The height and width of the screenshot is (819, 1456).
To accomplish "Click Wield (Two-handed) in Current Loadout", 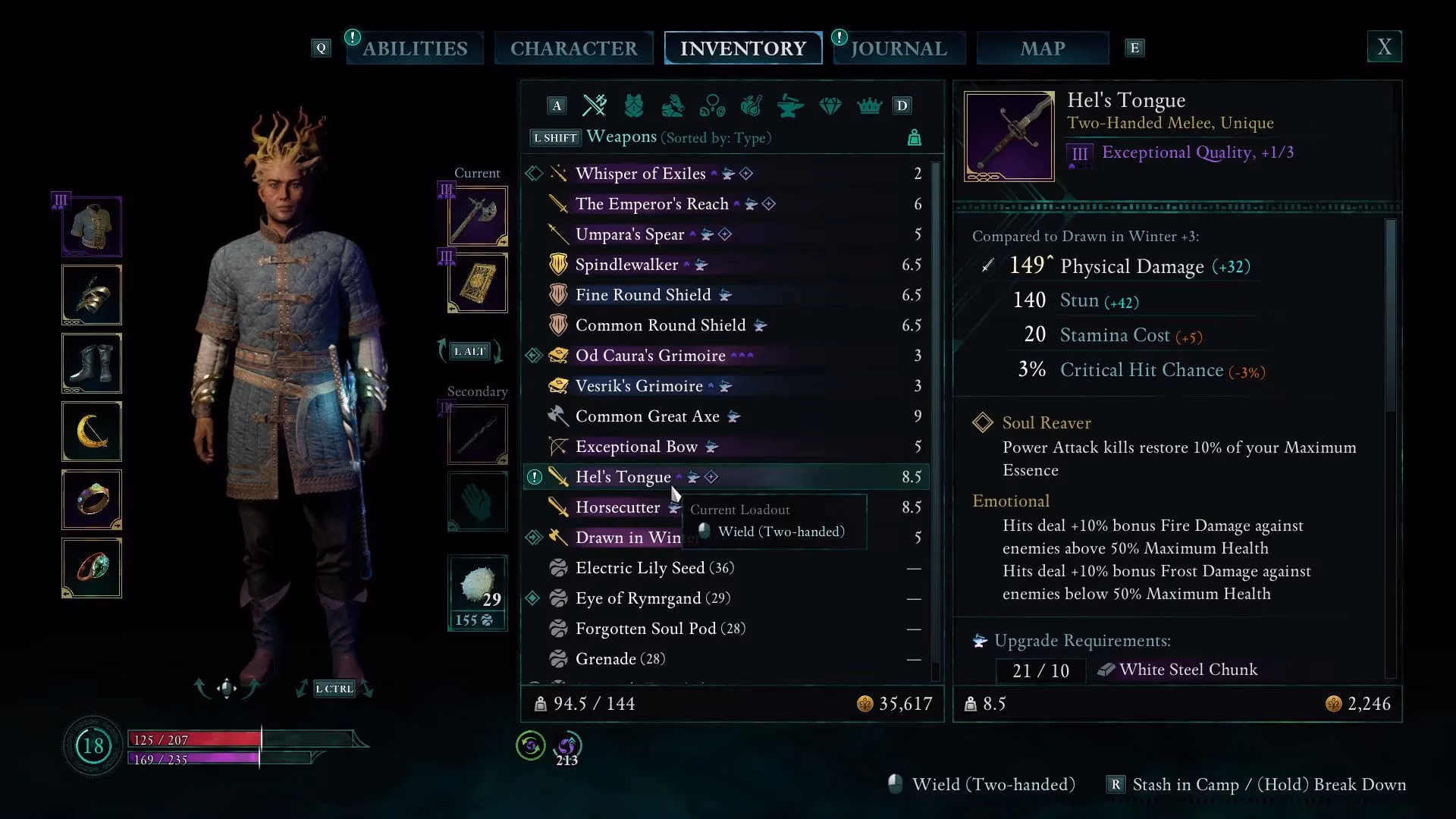I will (x=781, y=532).
